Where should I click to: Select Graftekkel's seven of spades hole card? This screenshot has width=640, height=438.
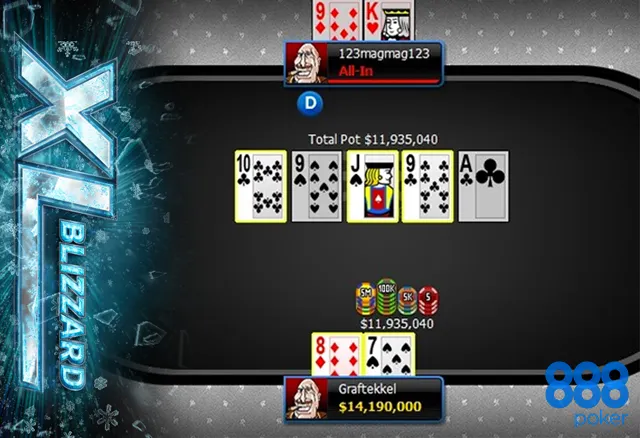(388, 355)
